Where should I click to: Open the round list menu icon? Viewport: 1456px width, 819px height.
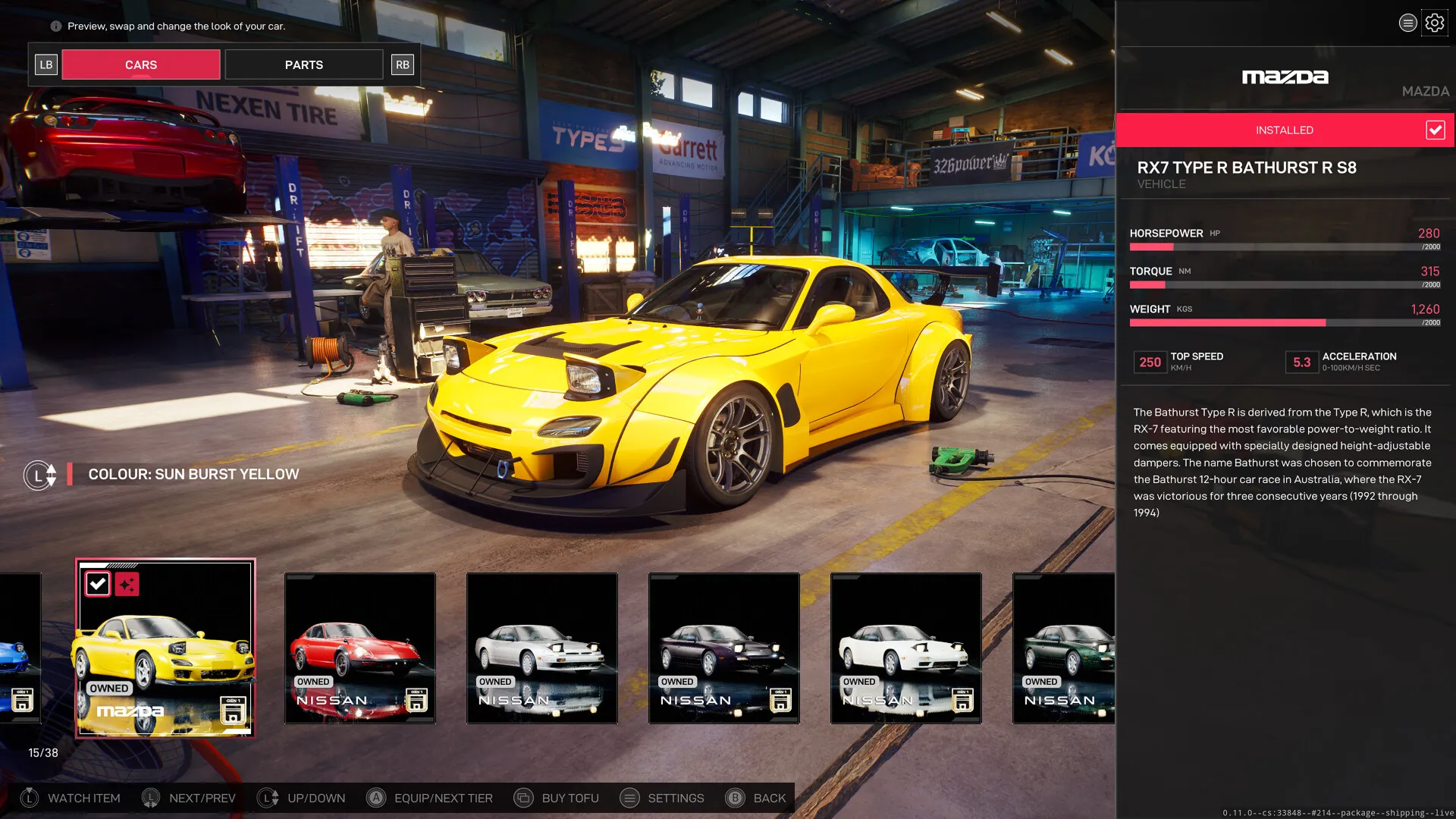[1407, 24]
